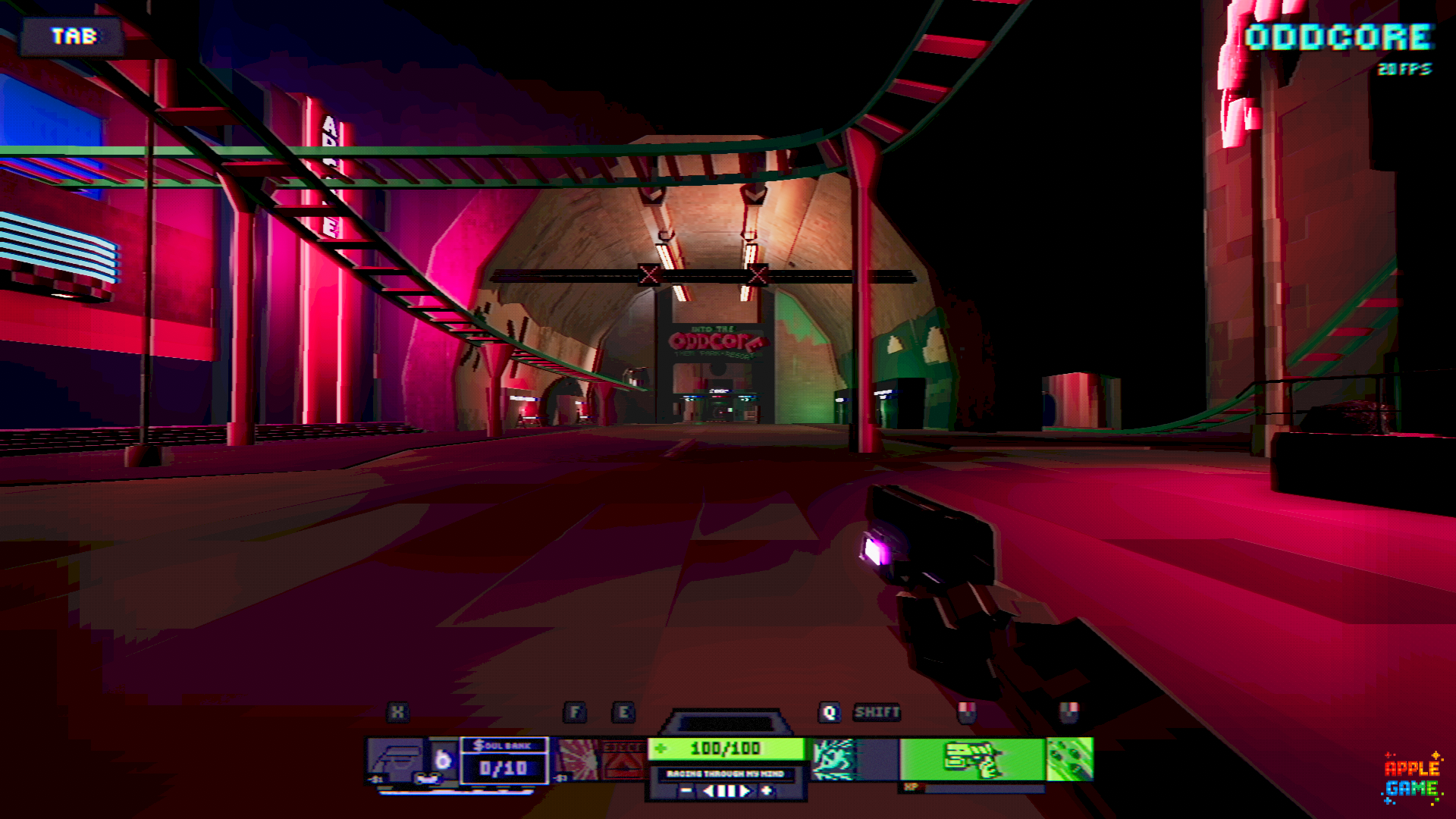
Task: Use the red starburst ability icon
Action: [x=578, y=758]
